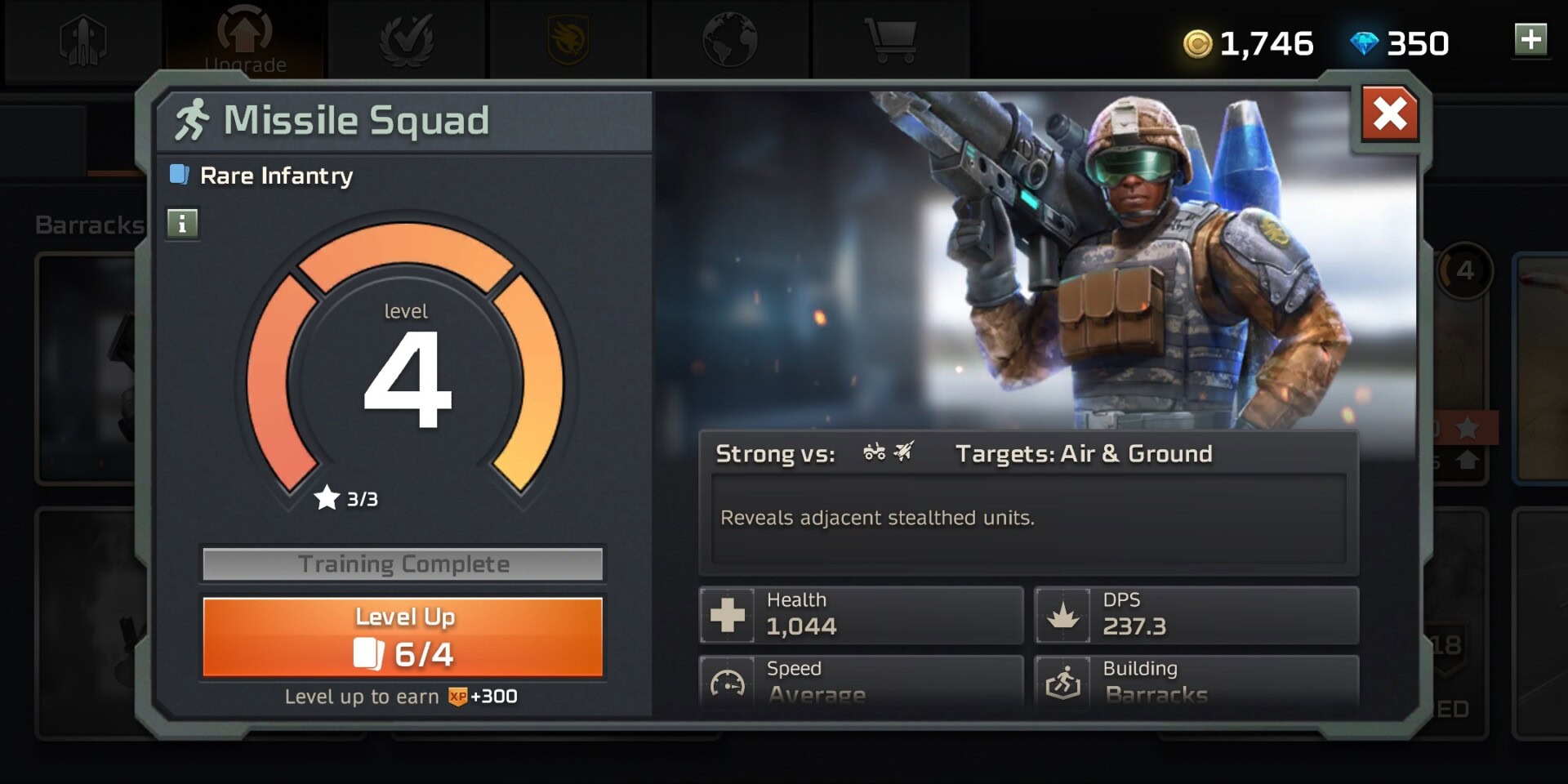This screenshot has height=784, width=1568.
Task: Open the laurel checkmark tab
Action: point(406,39)
